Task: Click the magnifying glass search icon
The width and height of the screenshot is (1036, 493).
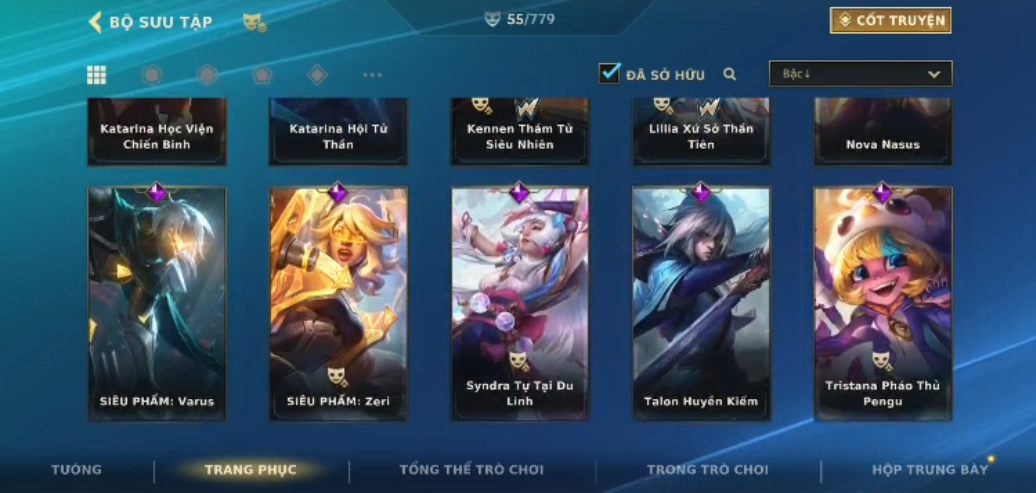Action: [x=730, y=74]
